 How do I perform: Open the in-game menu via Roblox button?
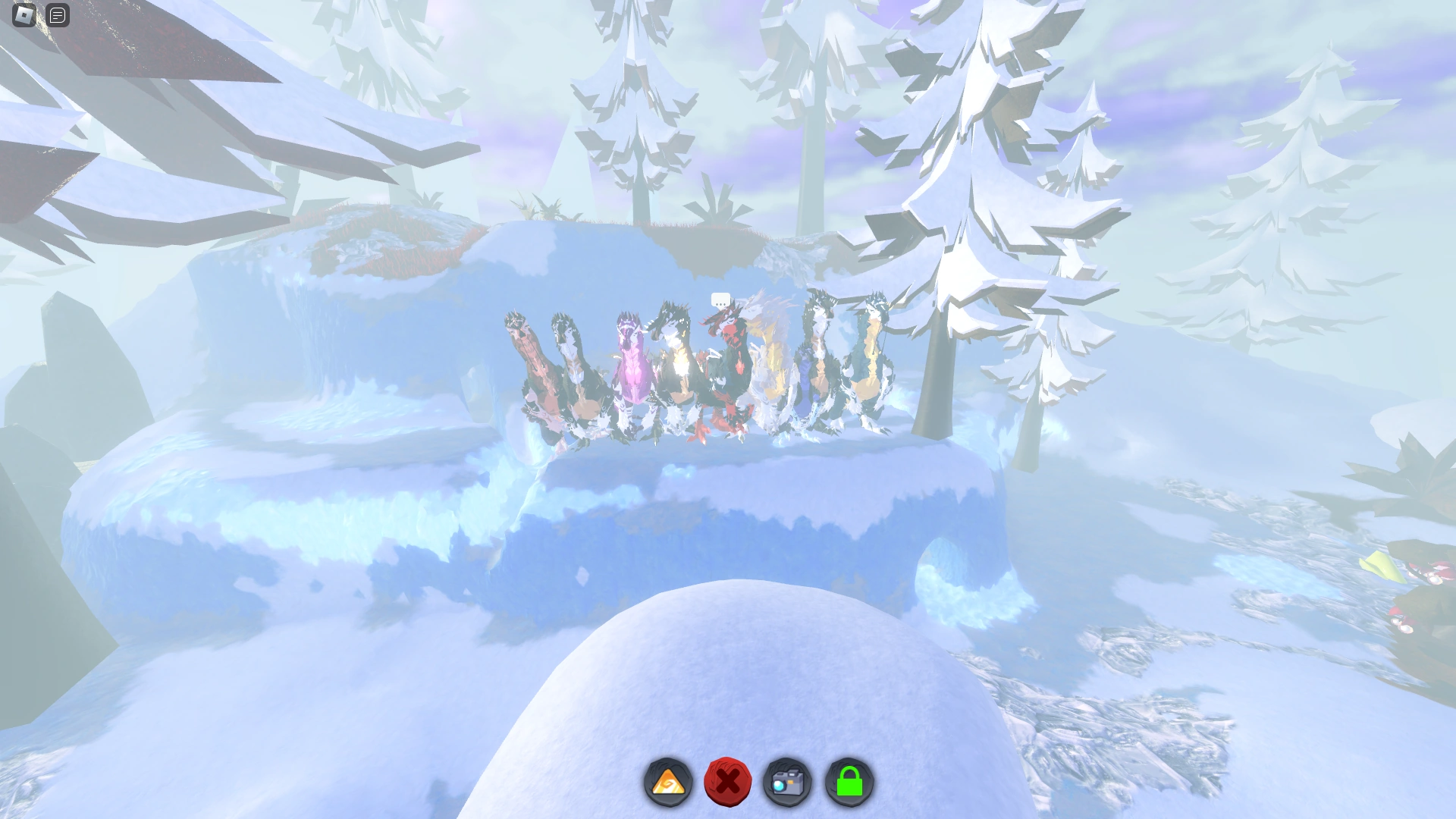(23, 16)
